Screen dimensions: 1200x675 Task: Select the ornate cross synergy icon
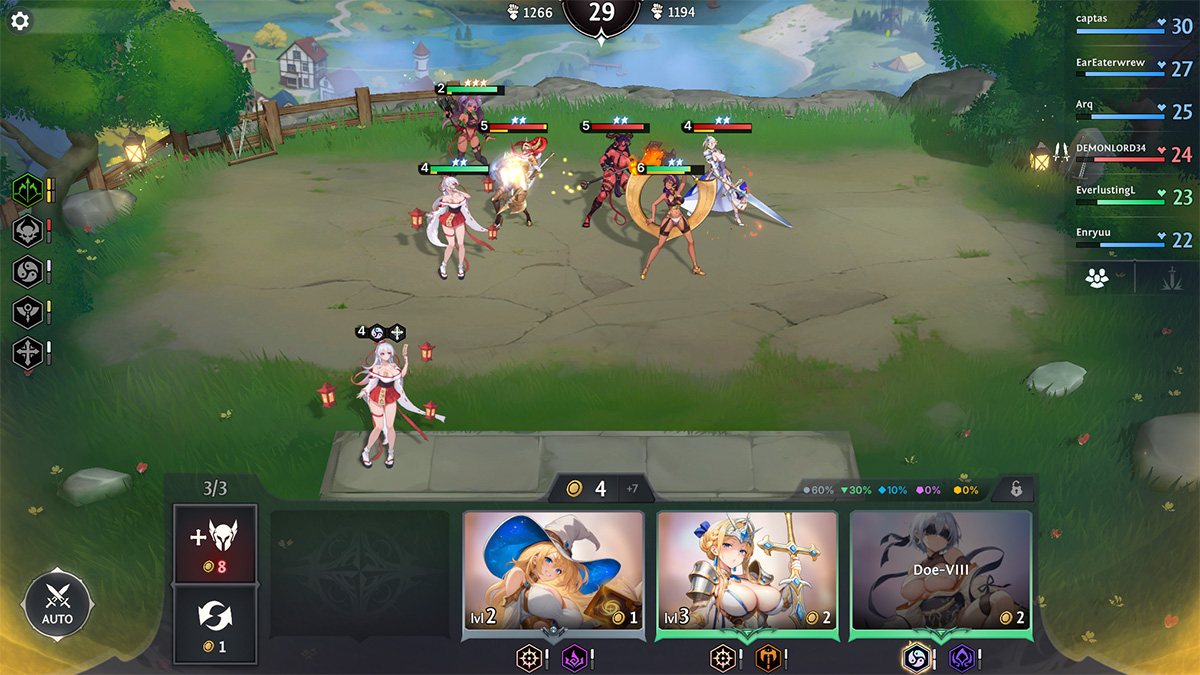pos(26,353)
